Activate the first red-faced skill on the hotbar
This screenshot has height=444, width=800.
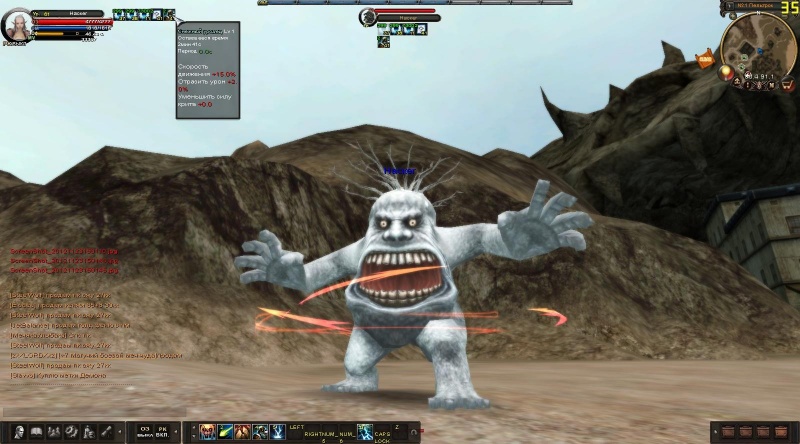click(207, 431)
